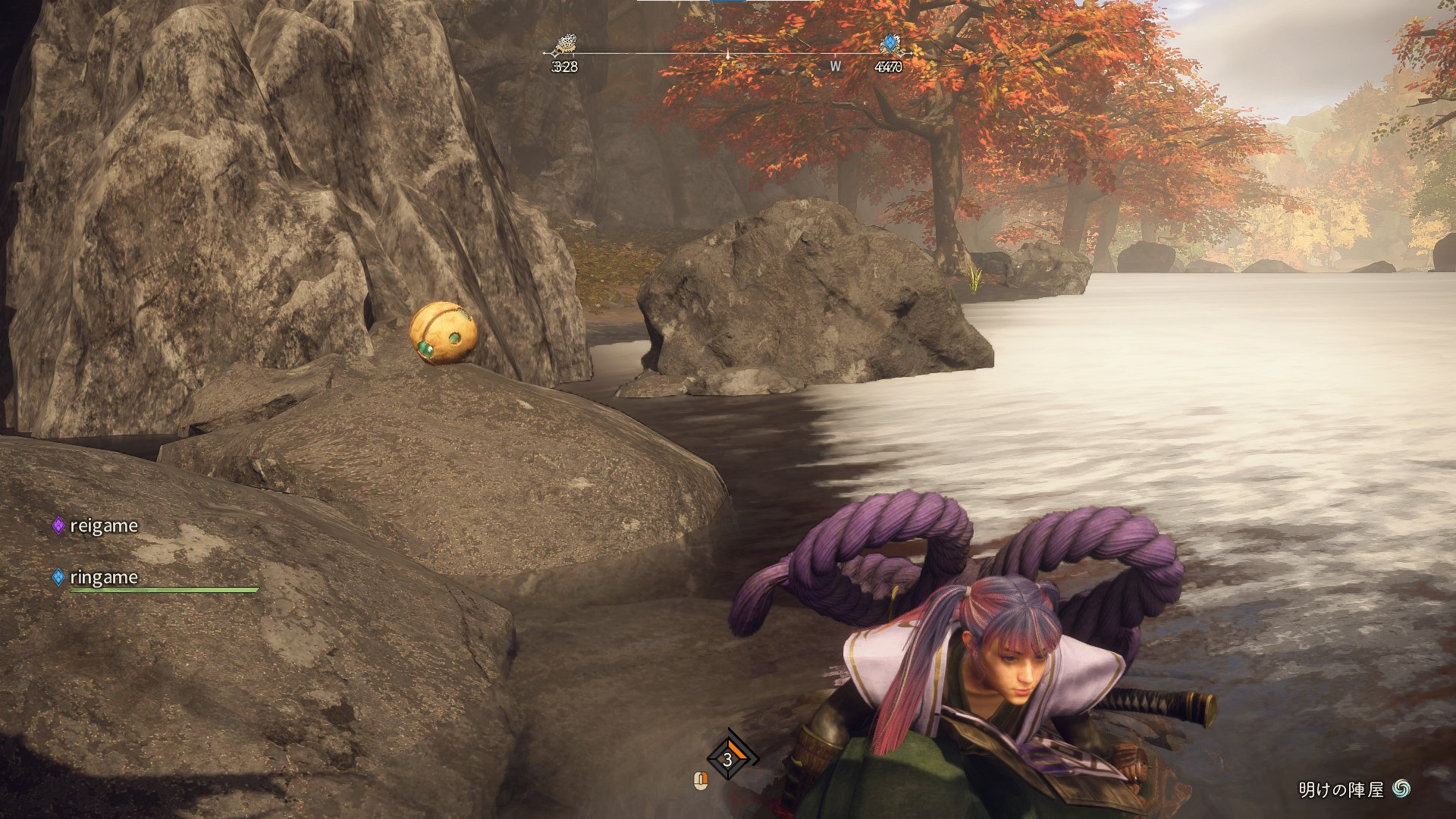Select party member reigame

point(103,526)
